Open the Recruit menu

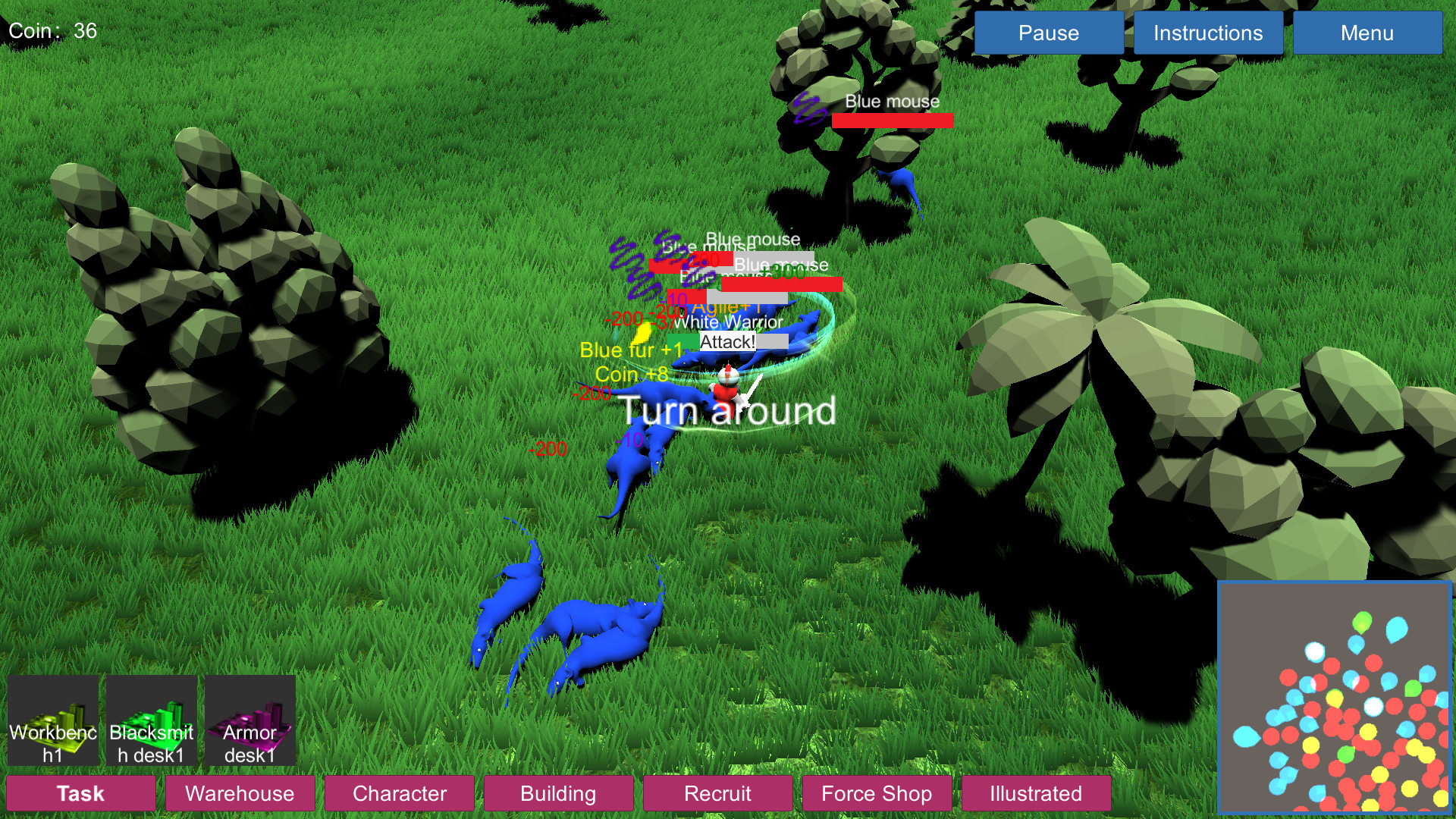717,794
